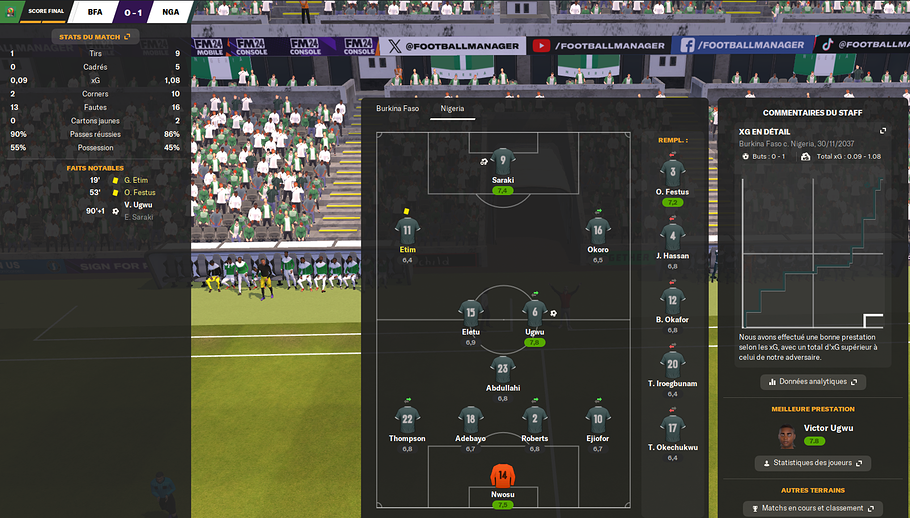Open Victor Ugwu's best performance portrait

788,435
